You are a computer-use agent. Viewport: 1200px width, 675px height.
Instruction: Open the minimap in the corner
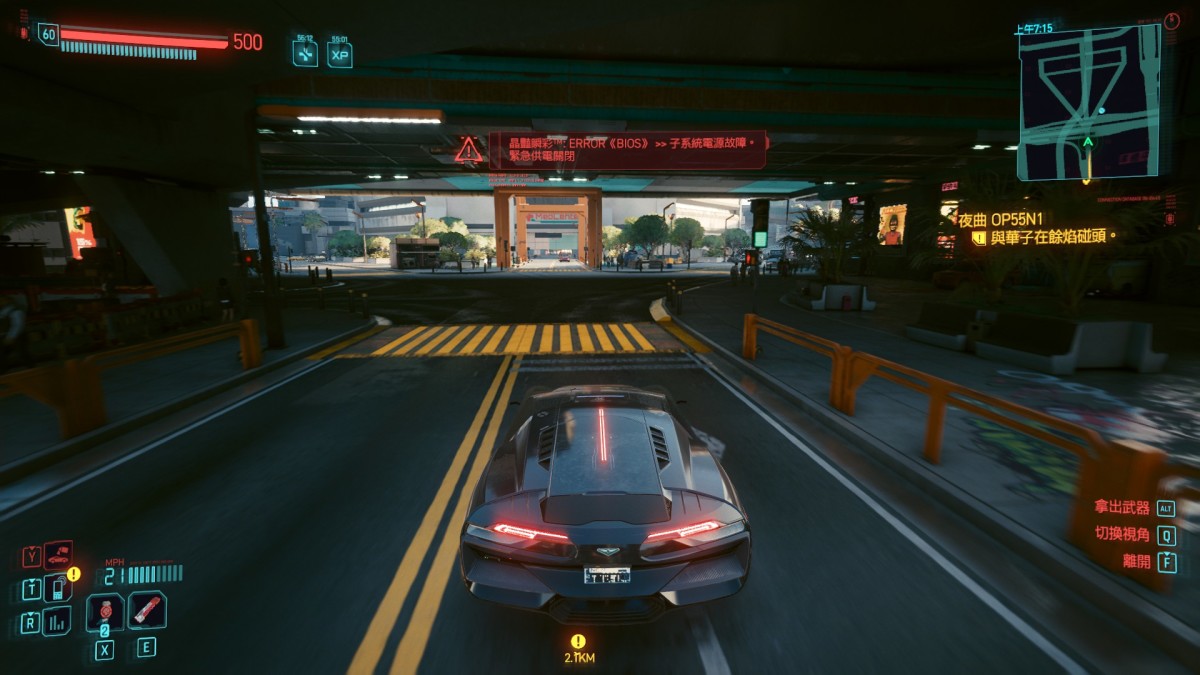pyautogui.click(x=1089, y=101)
